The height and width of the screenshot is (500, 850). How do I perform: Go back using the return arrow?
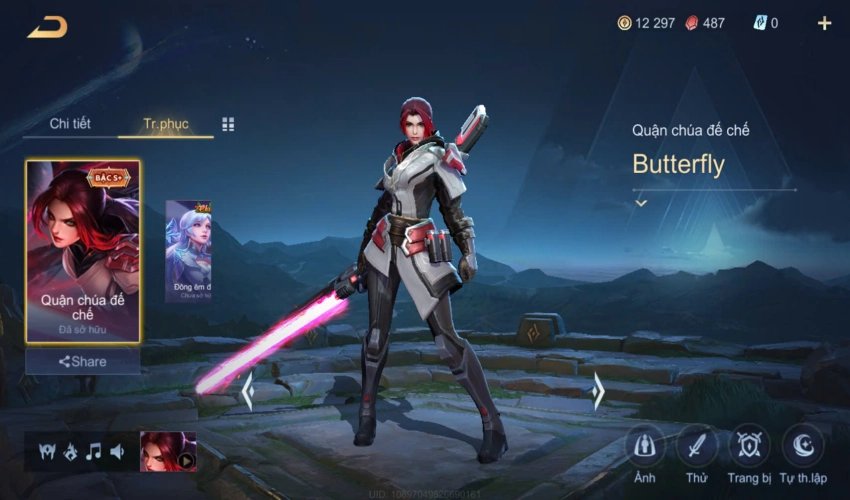(47, 27)
